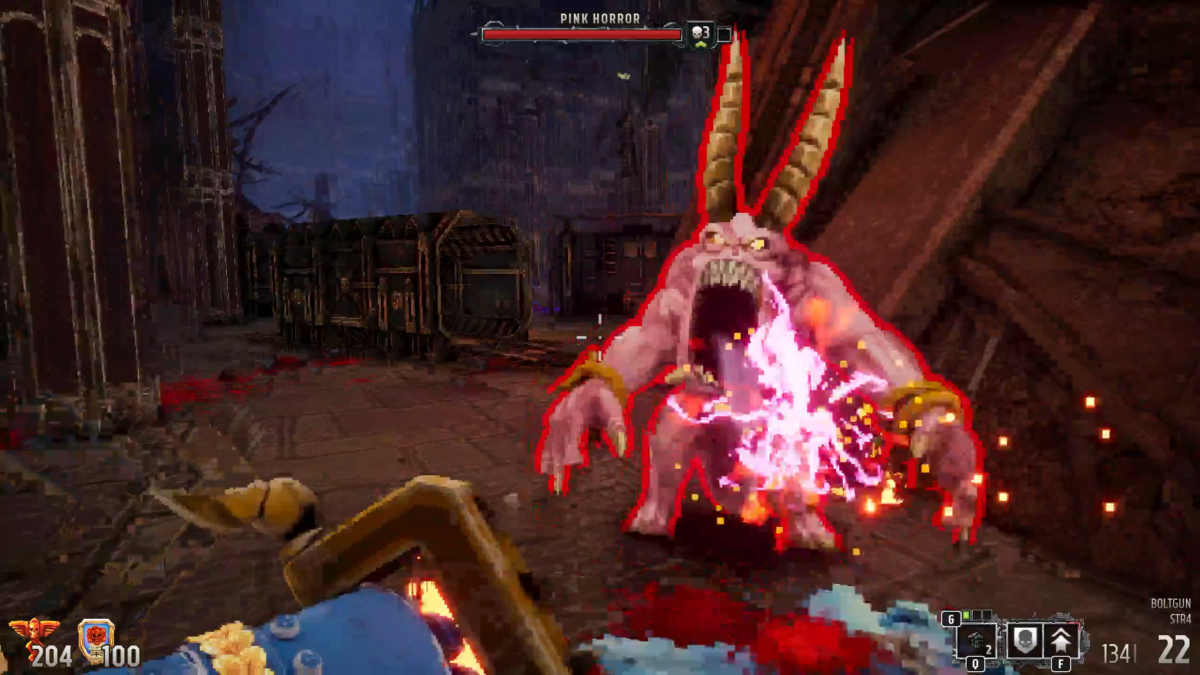Click the skull shield ability icon
Screen dimensions: 1200x675
click(1022, 640)
